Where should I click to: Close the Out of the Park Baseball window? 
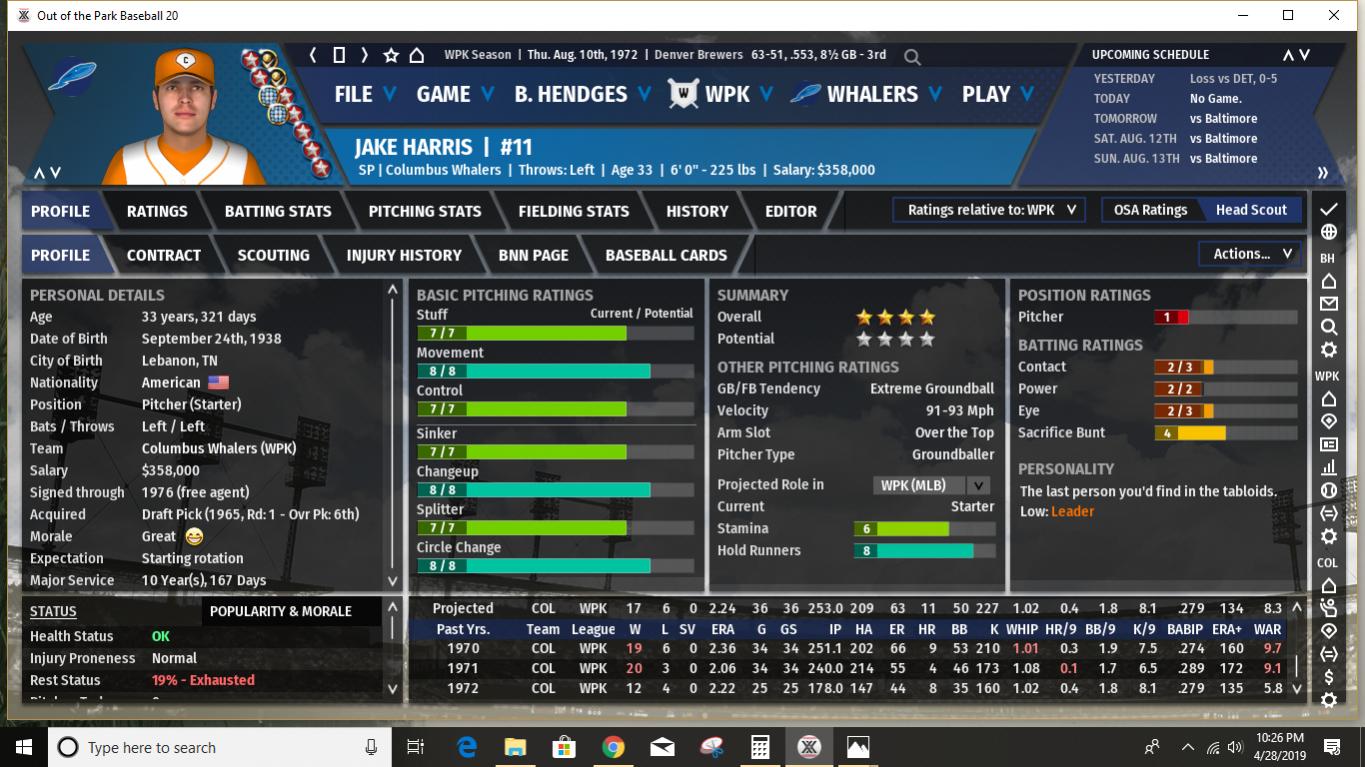pyautogui.click(x=1334, y=15)
